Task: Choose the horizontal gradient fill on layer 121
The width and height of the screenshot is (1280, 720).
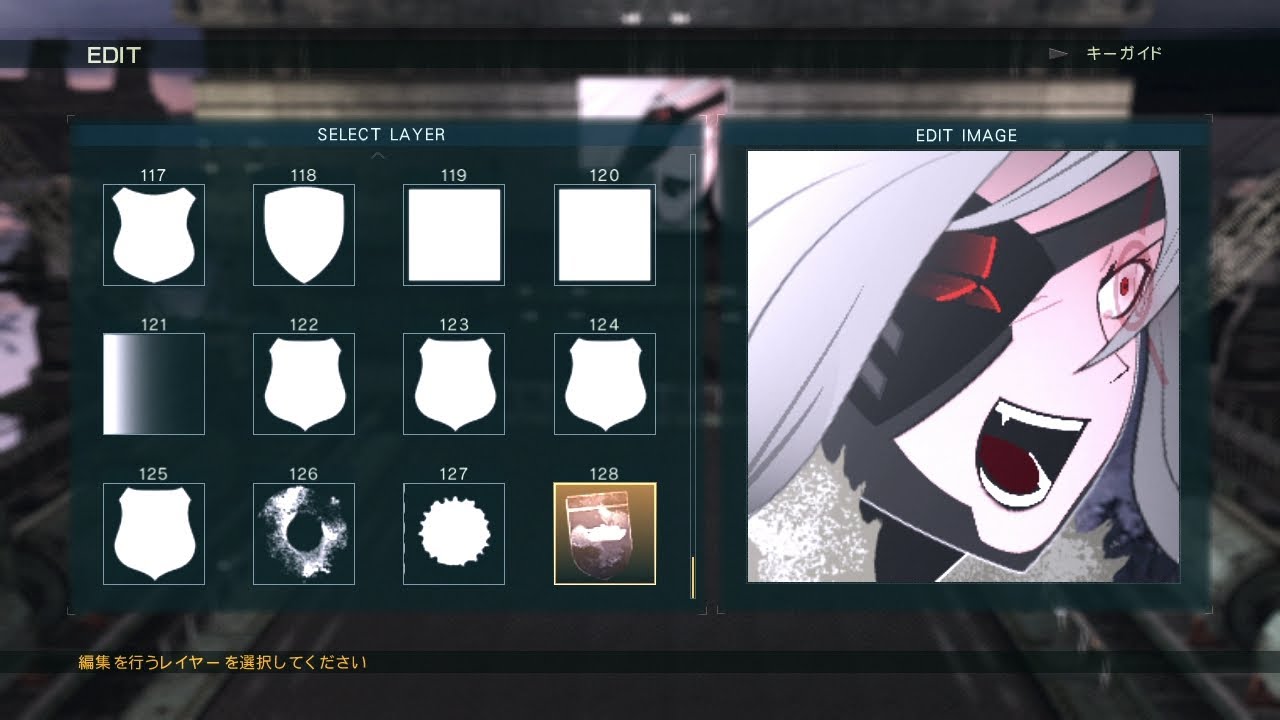Action: coord(153,383)
